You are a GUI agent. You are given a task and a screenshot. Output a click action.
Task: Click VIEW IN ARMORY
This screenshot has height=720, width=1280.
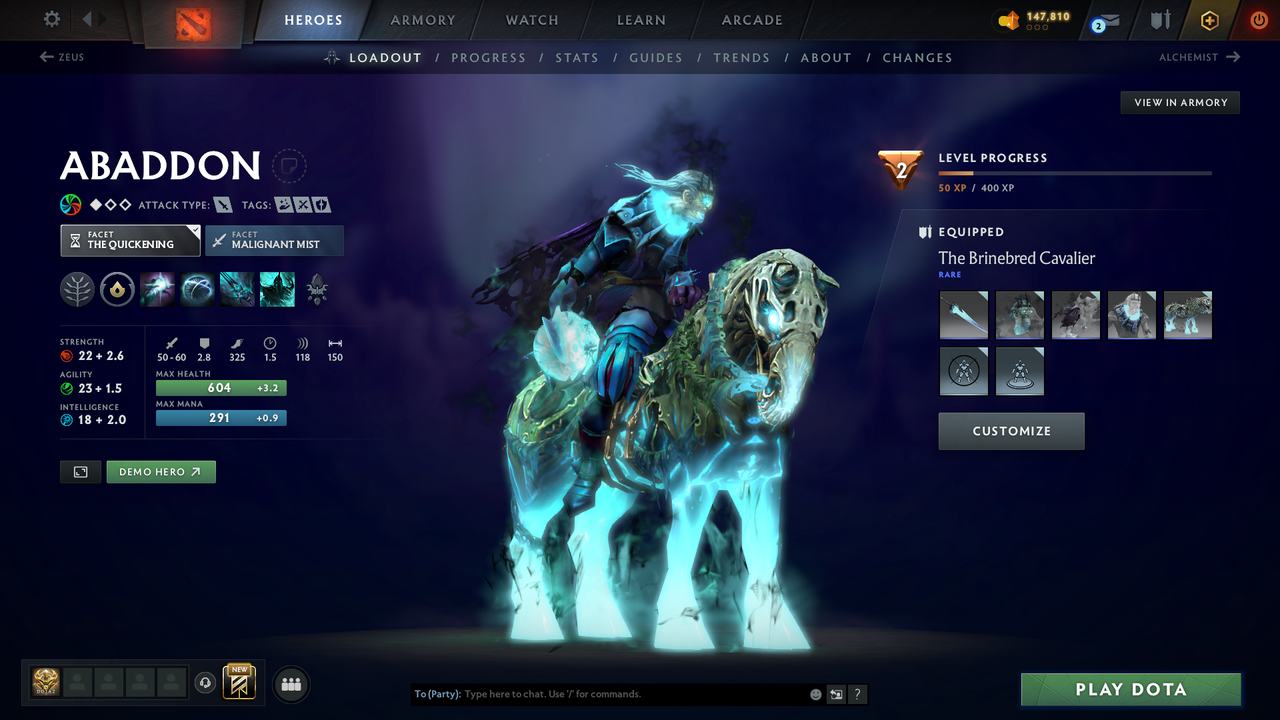(1179, 102)
